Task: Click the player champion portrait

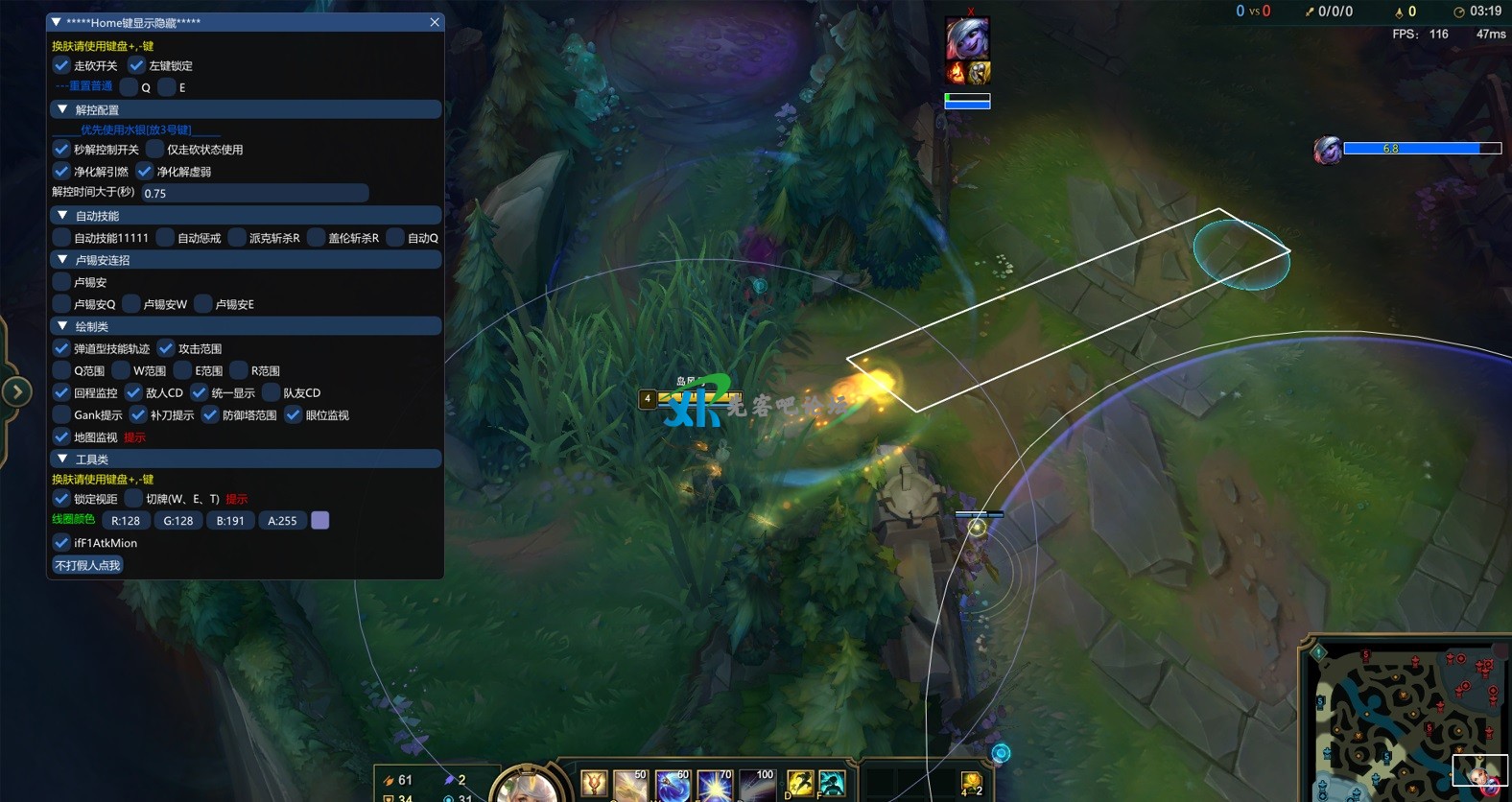Action: point(526,788)
